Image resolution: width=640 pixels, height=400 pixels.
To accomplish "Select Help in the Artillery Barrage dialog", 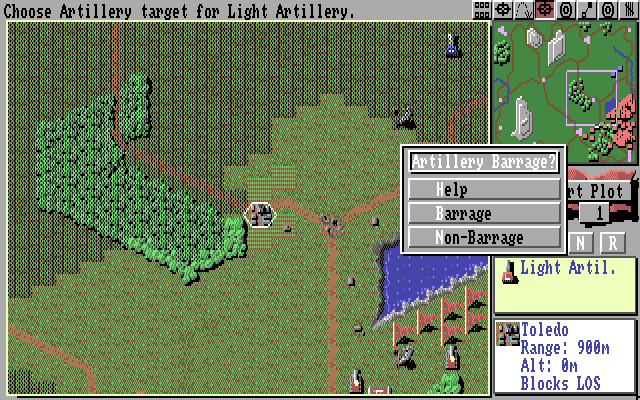I will pyautogui.click(x=484, y=189).
